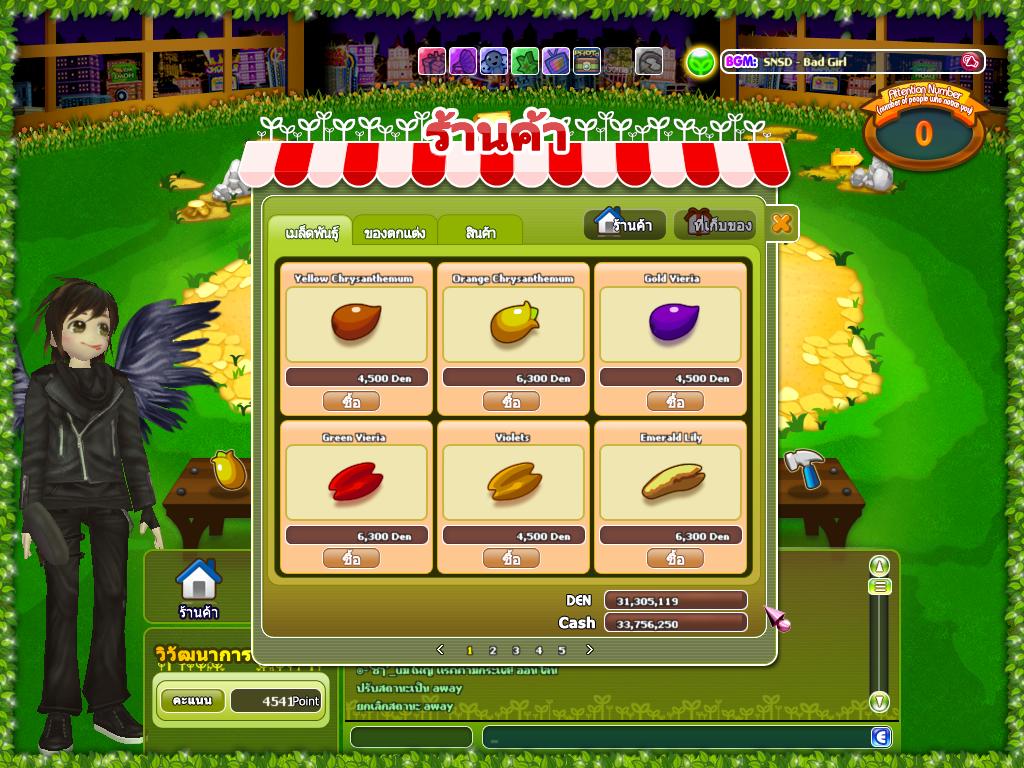
Task: Buy the Green Vieria seed
Action: pyautogui.click(x=351, y=558)
